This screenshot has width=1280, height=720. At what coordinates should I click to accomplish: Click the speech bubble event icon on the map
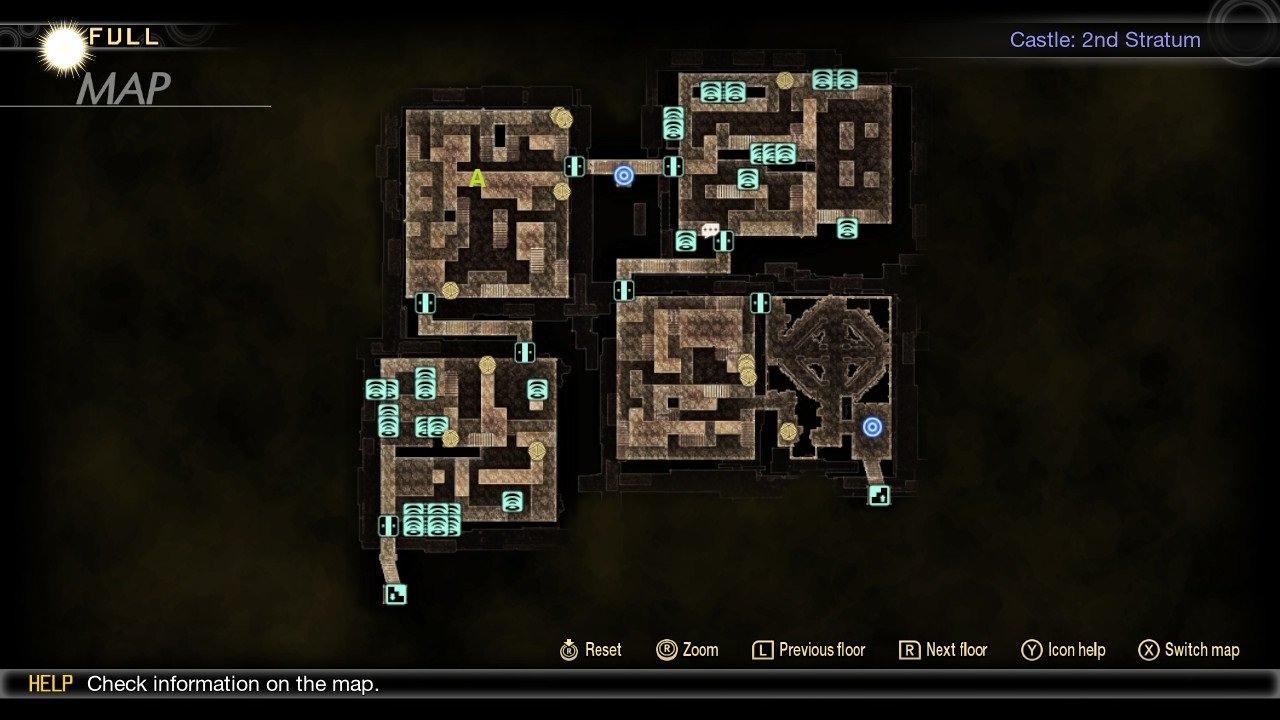[x=711, y=231]
